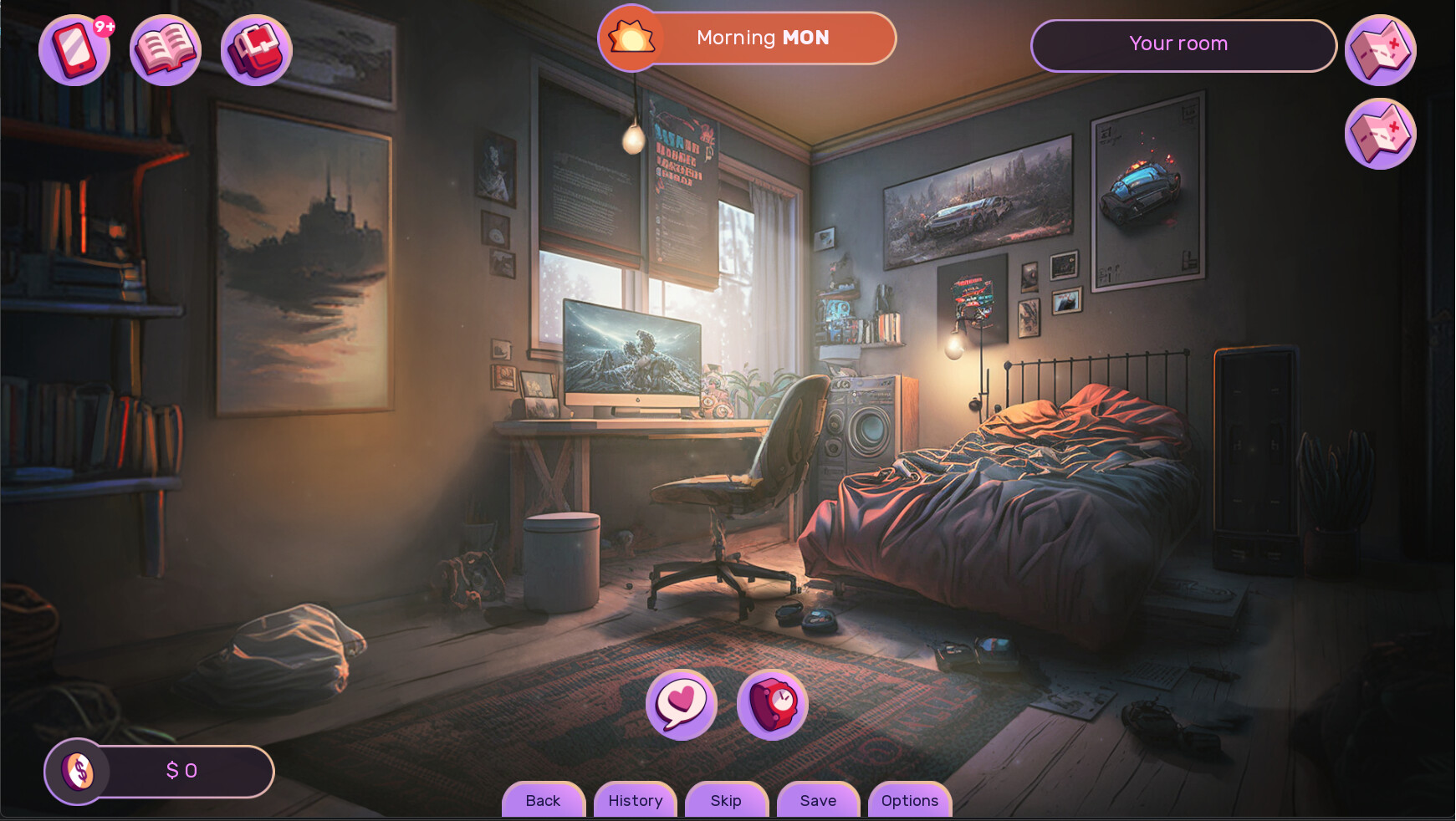Open the Your room location selector
The image size is (1456, 821).
[x=1182, y=45]
